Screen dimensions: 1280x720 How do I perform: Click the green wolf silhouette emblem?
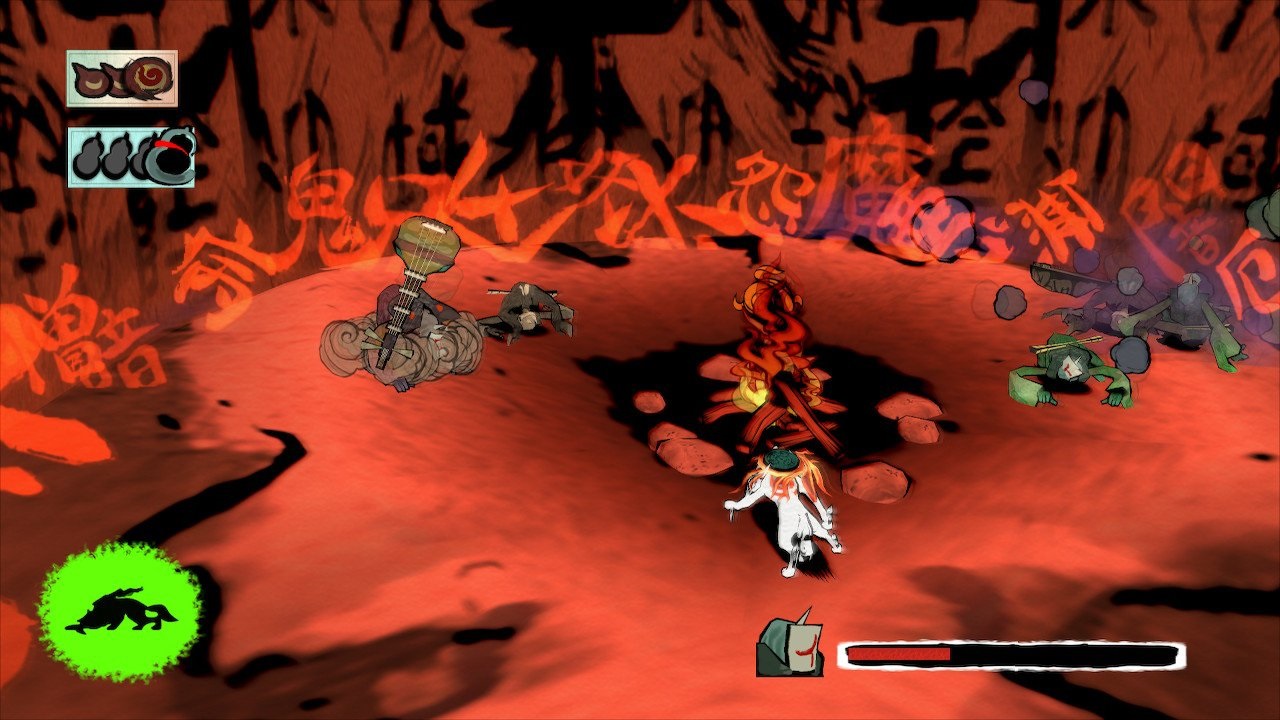coord(119,611)
